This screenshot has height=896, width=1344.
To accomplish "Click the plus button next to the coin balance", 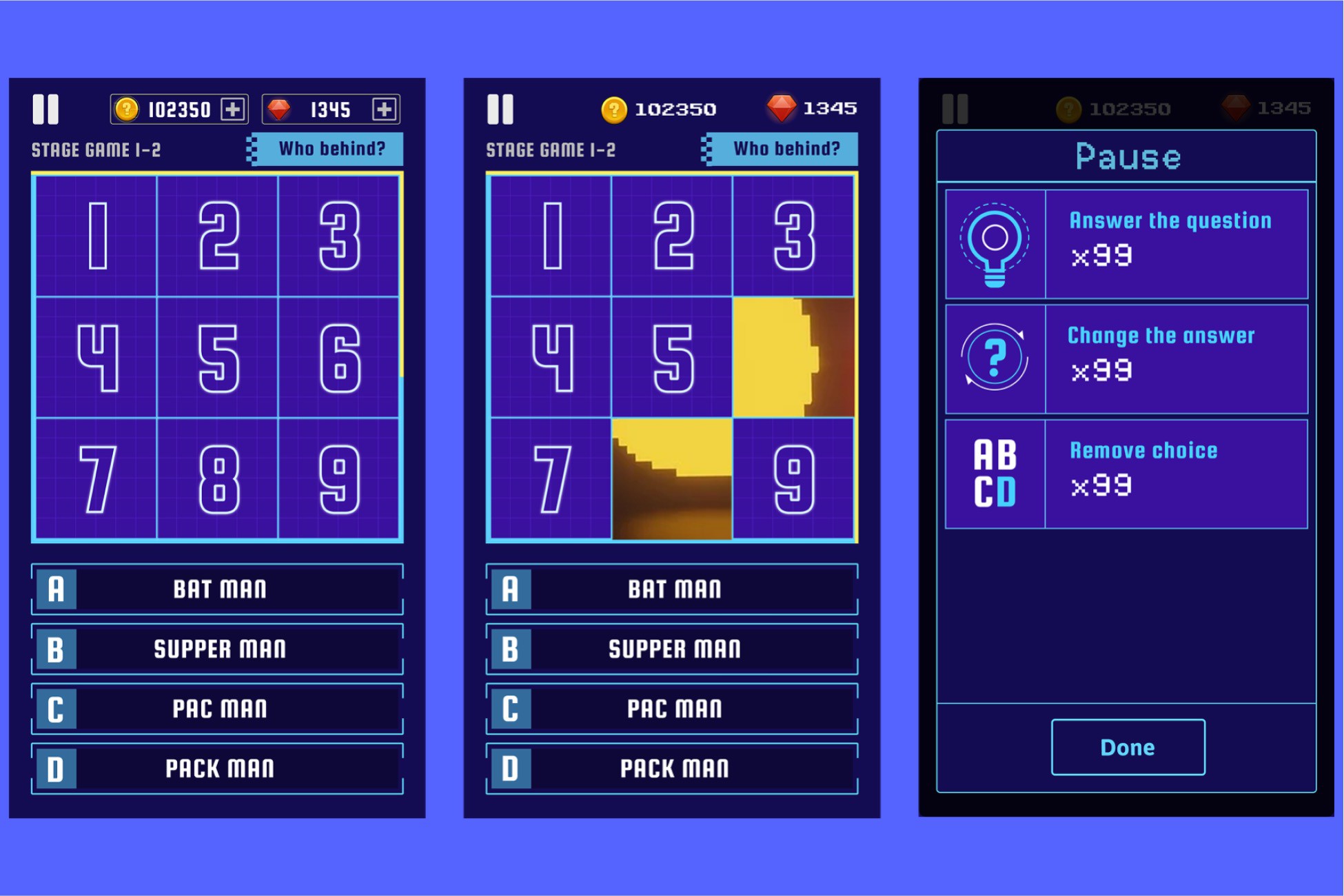I will pyautogui.click(x=233, y=109).
